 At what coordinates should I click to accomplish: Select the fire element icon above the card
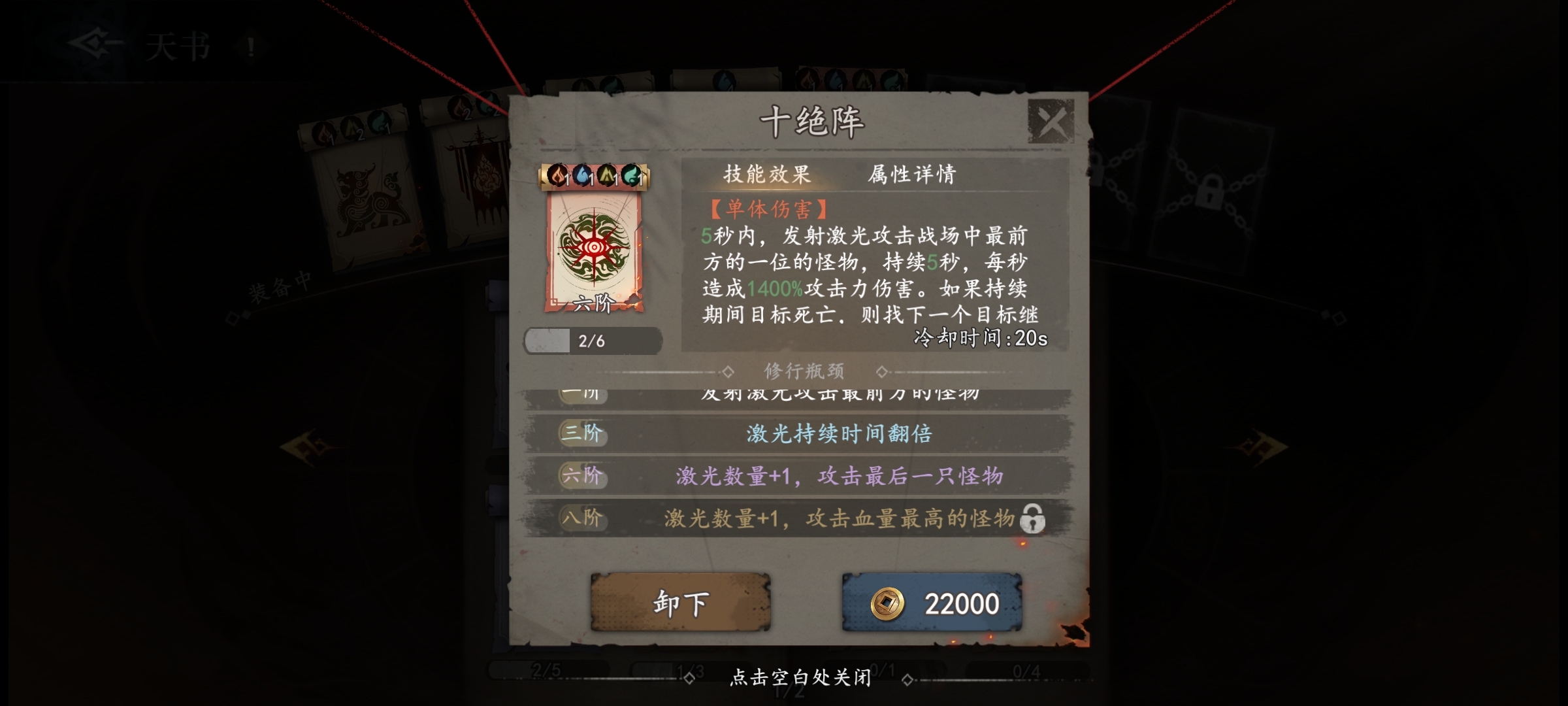[x=557, y=175]
